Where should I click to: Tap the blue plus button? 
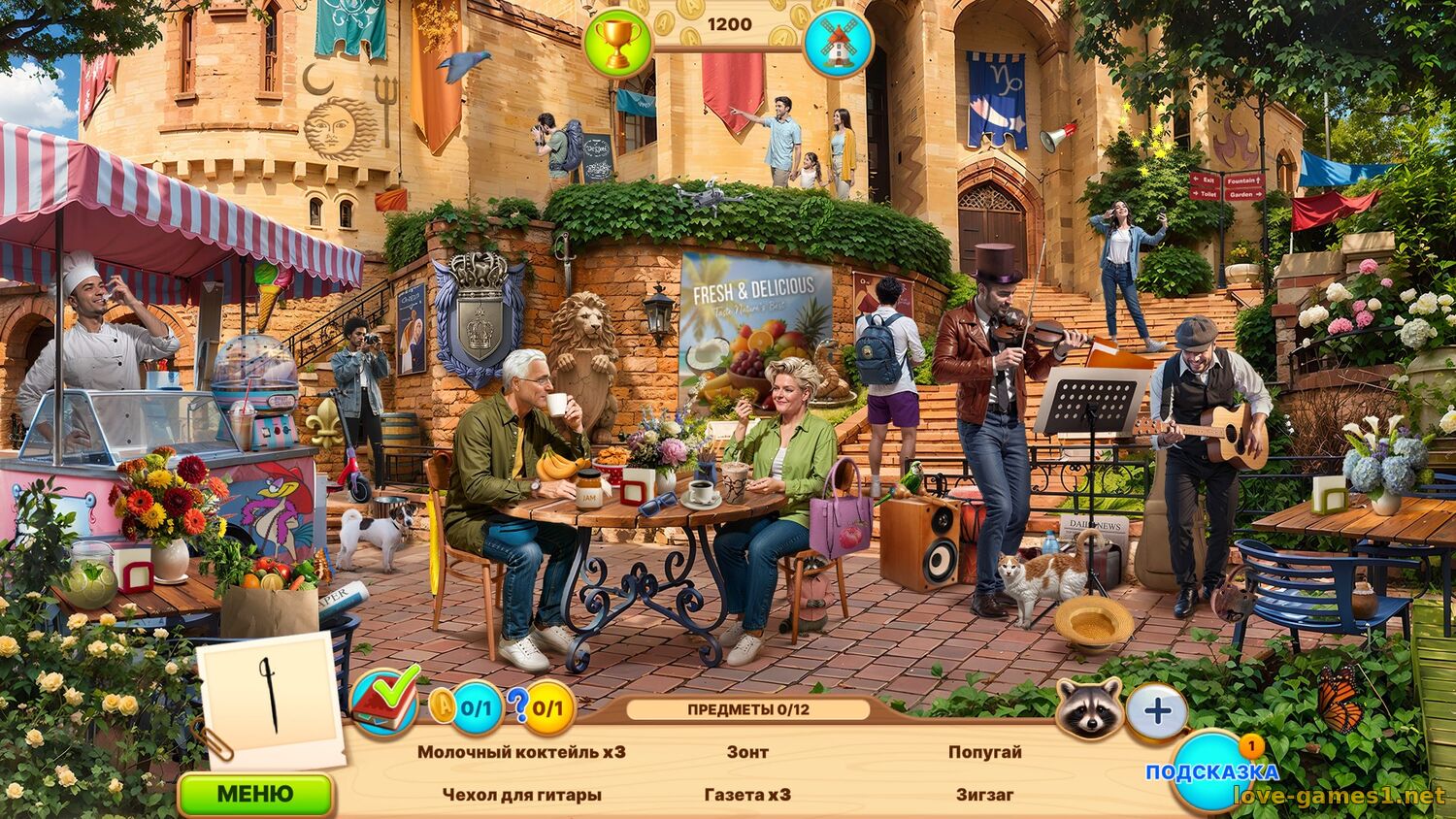point(1157,711)
